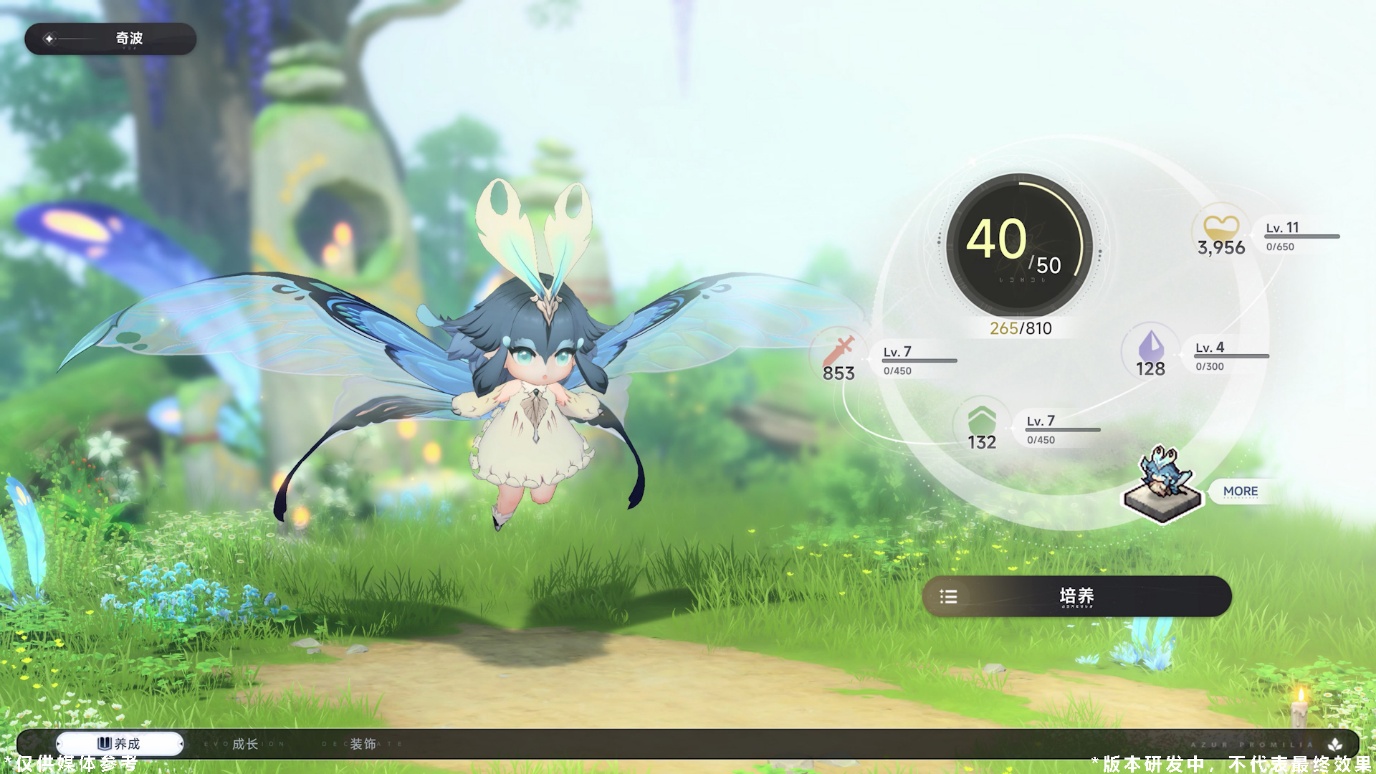Click the MORE button

[x=1240, y=491]
